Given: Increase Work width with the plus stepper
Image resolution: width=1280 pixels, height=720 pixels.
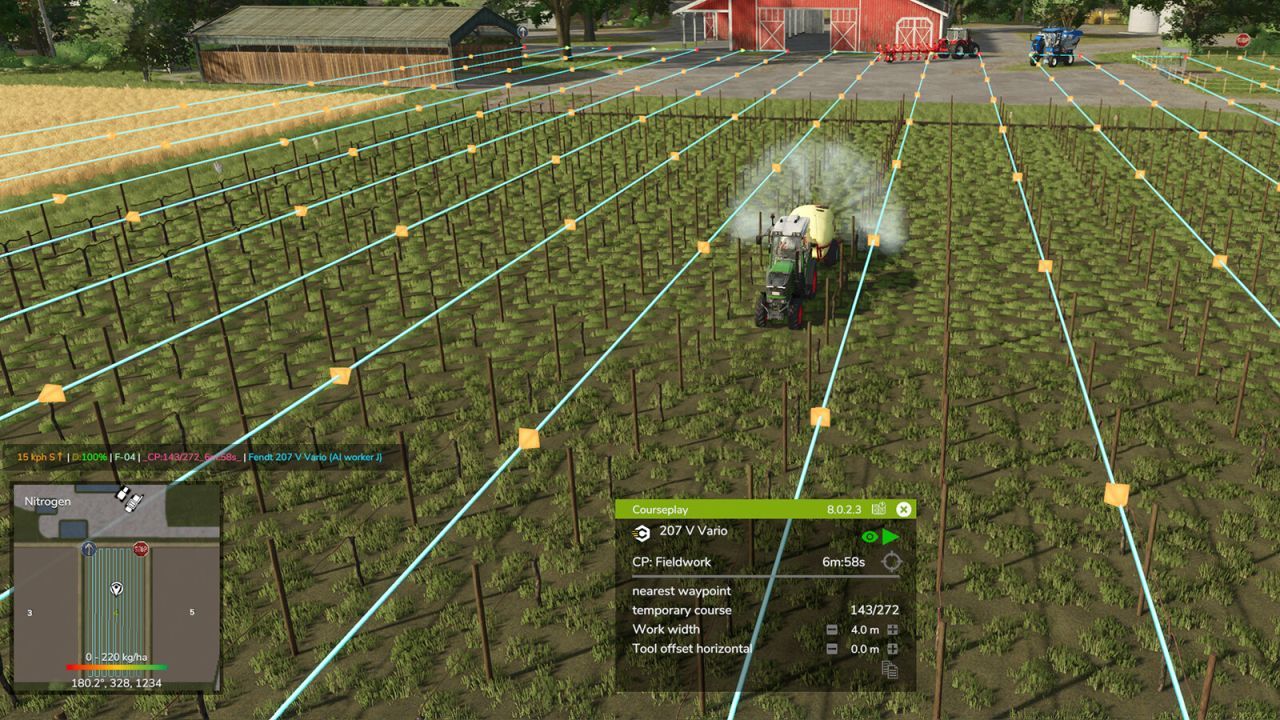Looking at the screenshot, I should [x=891, y=629].
